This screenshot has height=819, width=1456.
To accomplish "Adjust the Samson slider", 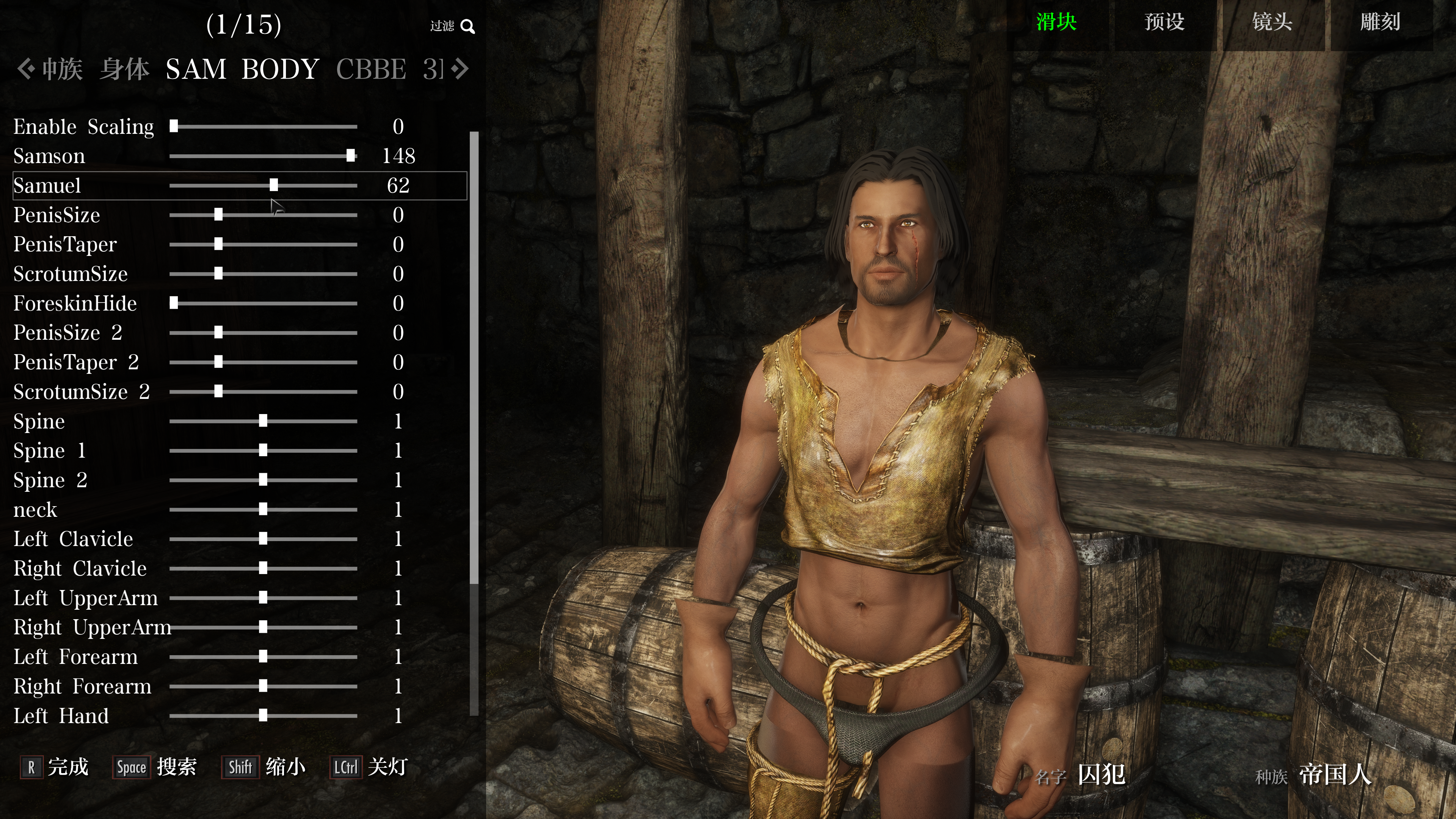I will click(350, 156).
